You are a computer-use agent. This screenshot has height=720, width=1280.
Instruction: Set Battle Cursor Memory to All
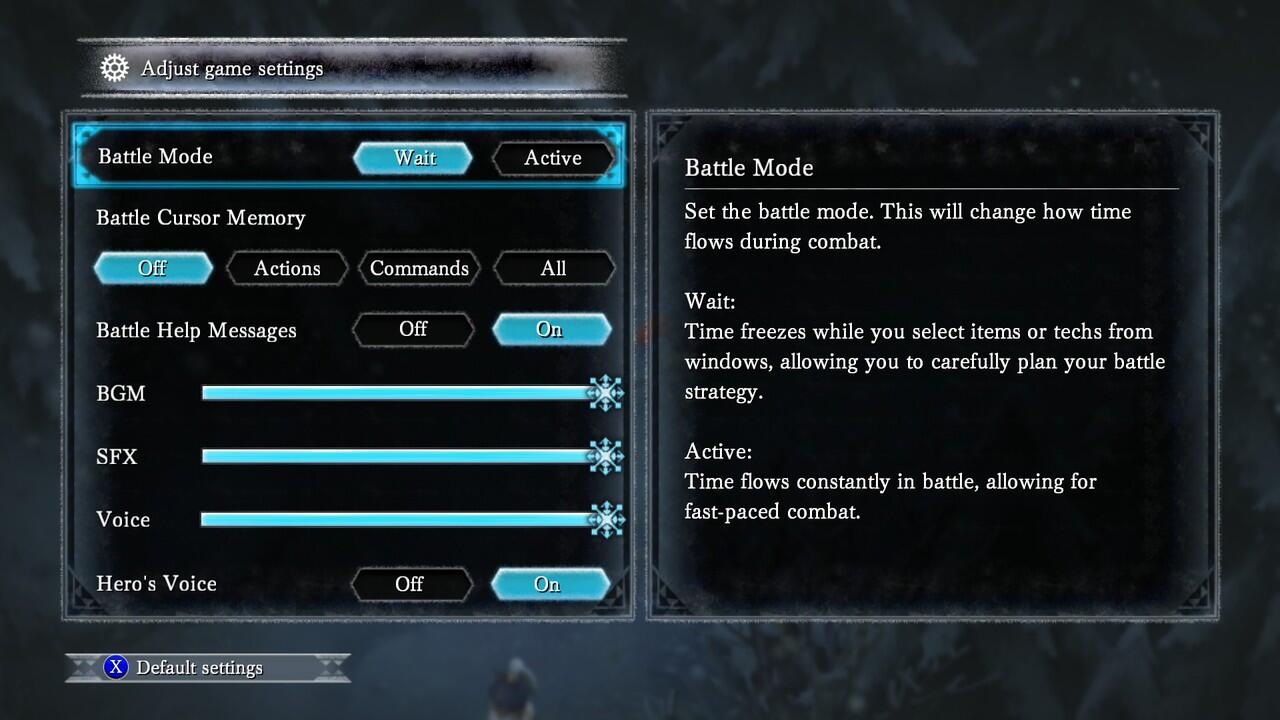(x=553, y=268)
